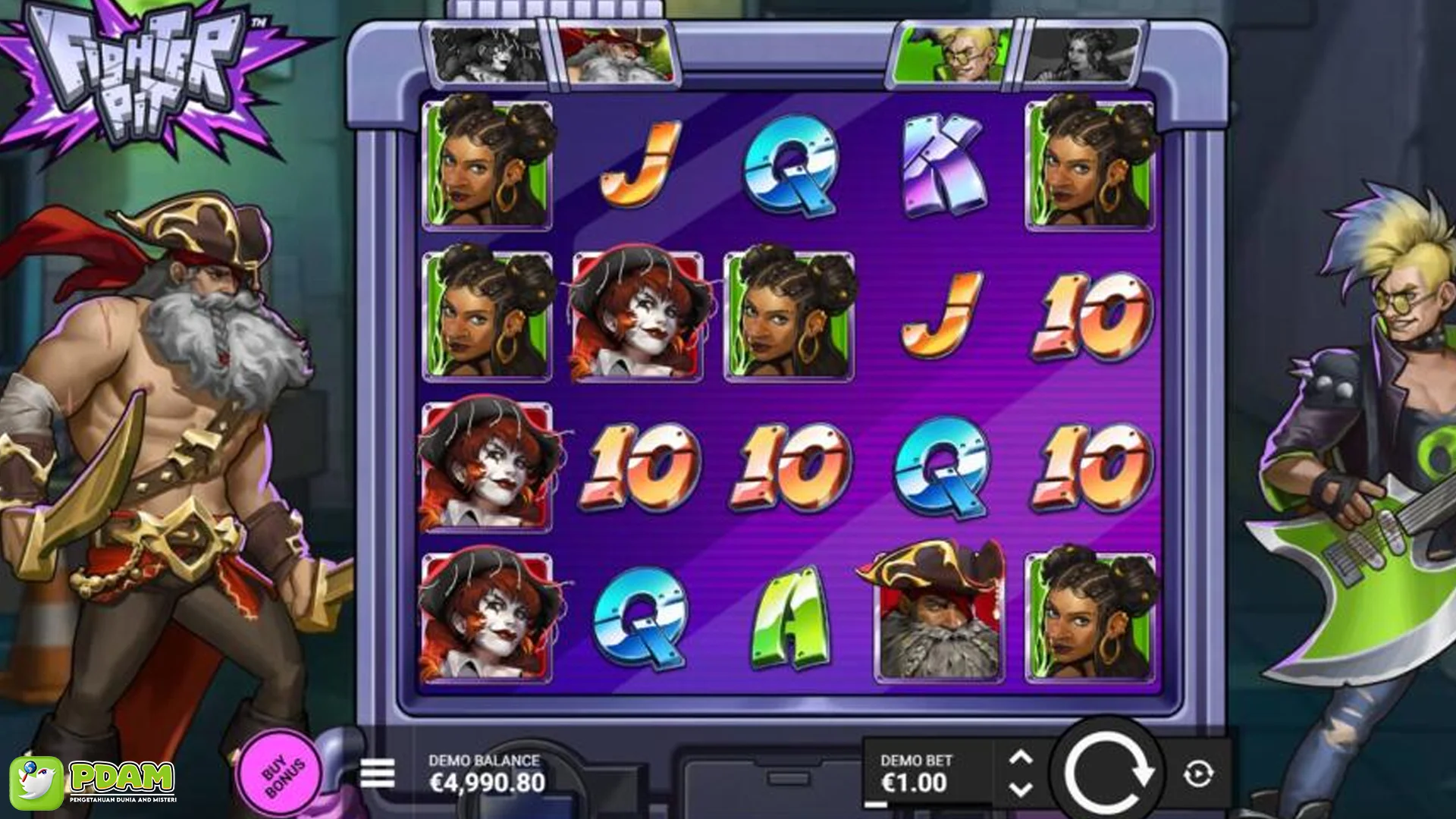This screenshot has width=1456, height=819.
Task: Increase the demo bet with the up arrow
Action: pyautogui.click(x=1021, y=758)
